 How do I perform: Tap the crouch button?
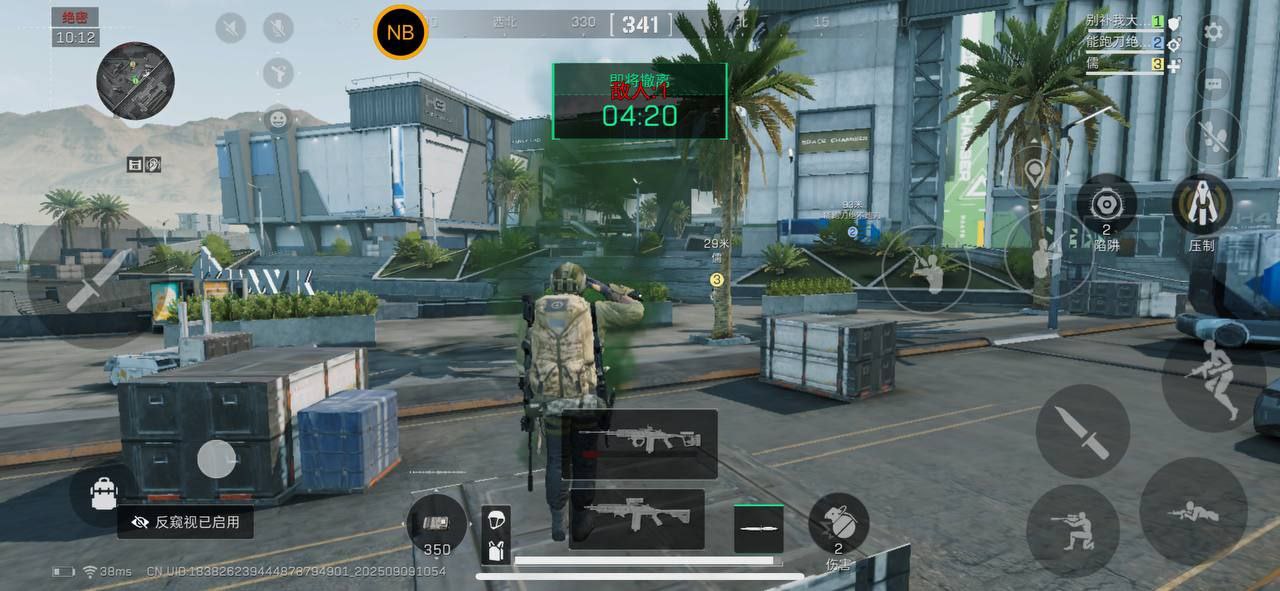pos(1072,530)
